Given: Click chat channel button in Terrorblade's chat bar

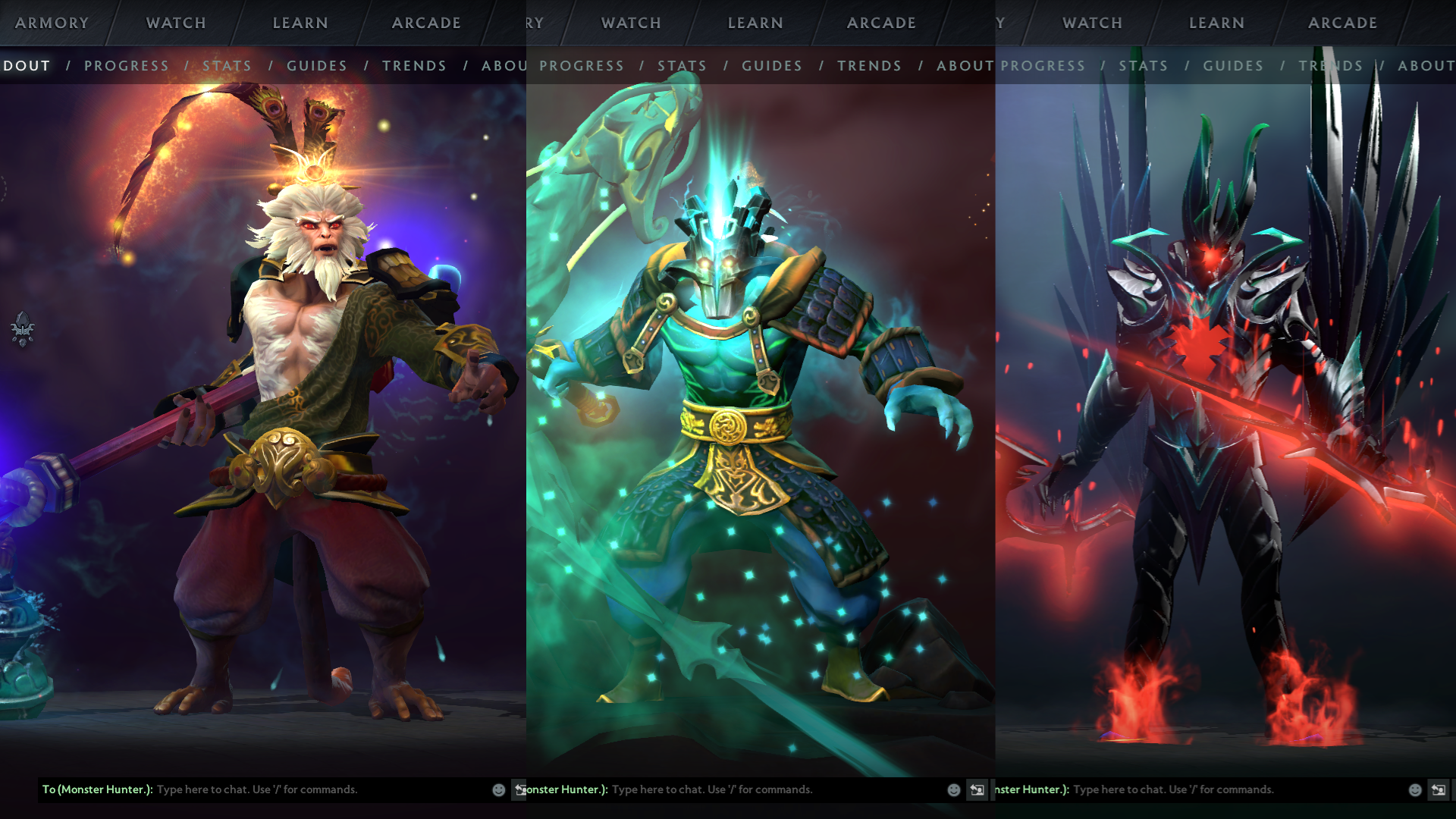Looking at the screenshot, I should [1438, 789].
